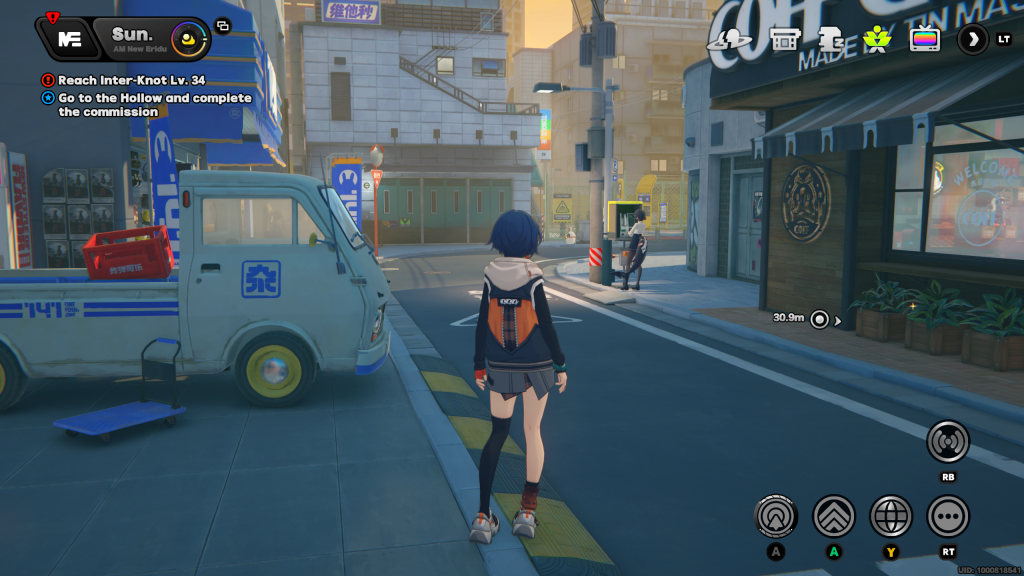1024x576 pixels.
Task: Activate the signal waves button
Action: (x=947, y=441)
